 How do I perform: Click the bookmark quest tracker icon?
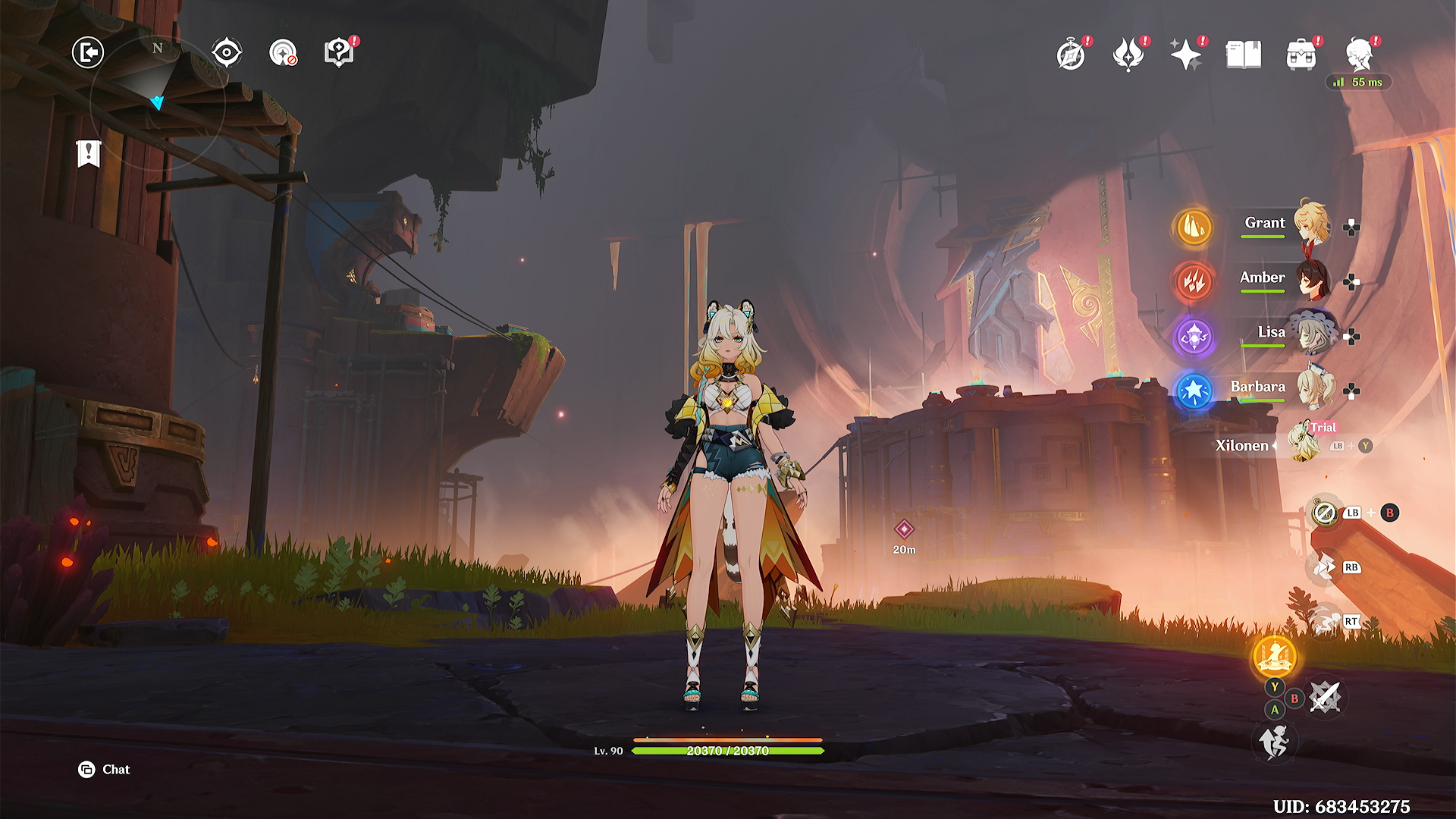(x=89, y=153)
